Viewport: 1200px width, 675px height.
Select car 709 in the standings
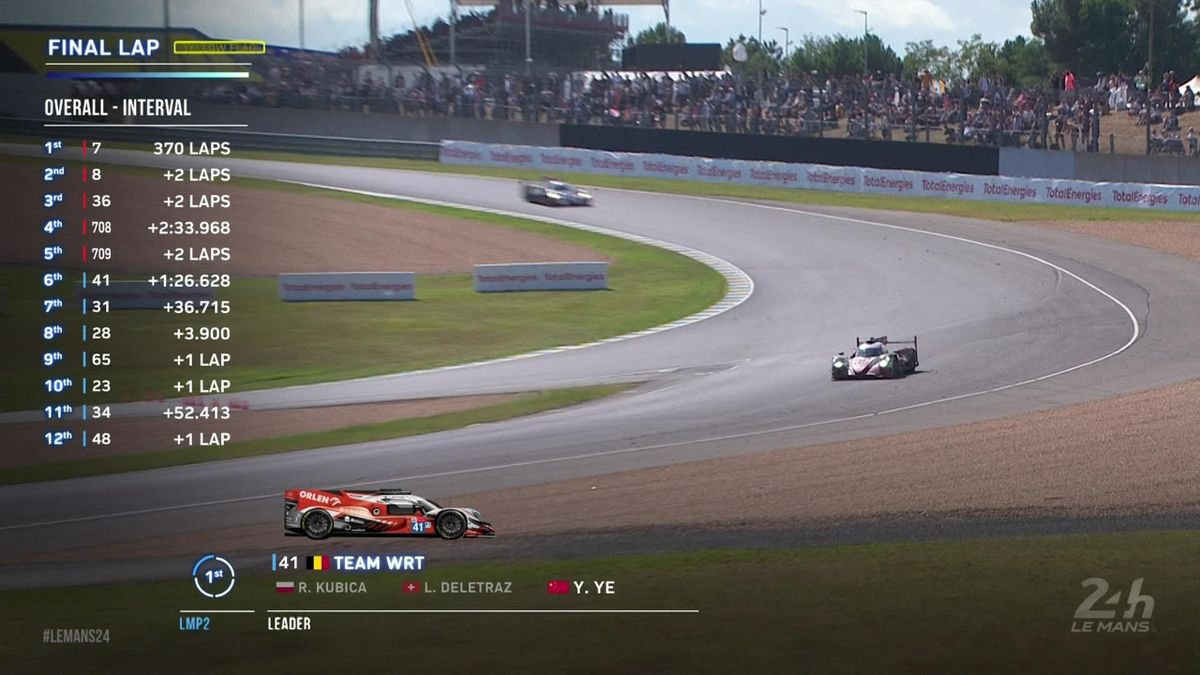coord(137,254)
